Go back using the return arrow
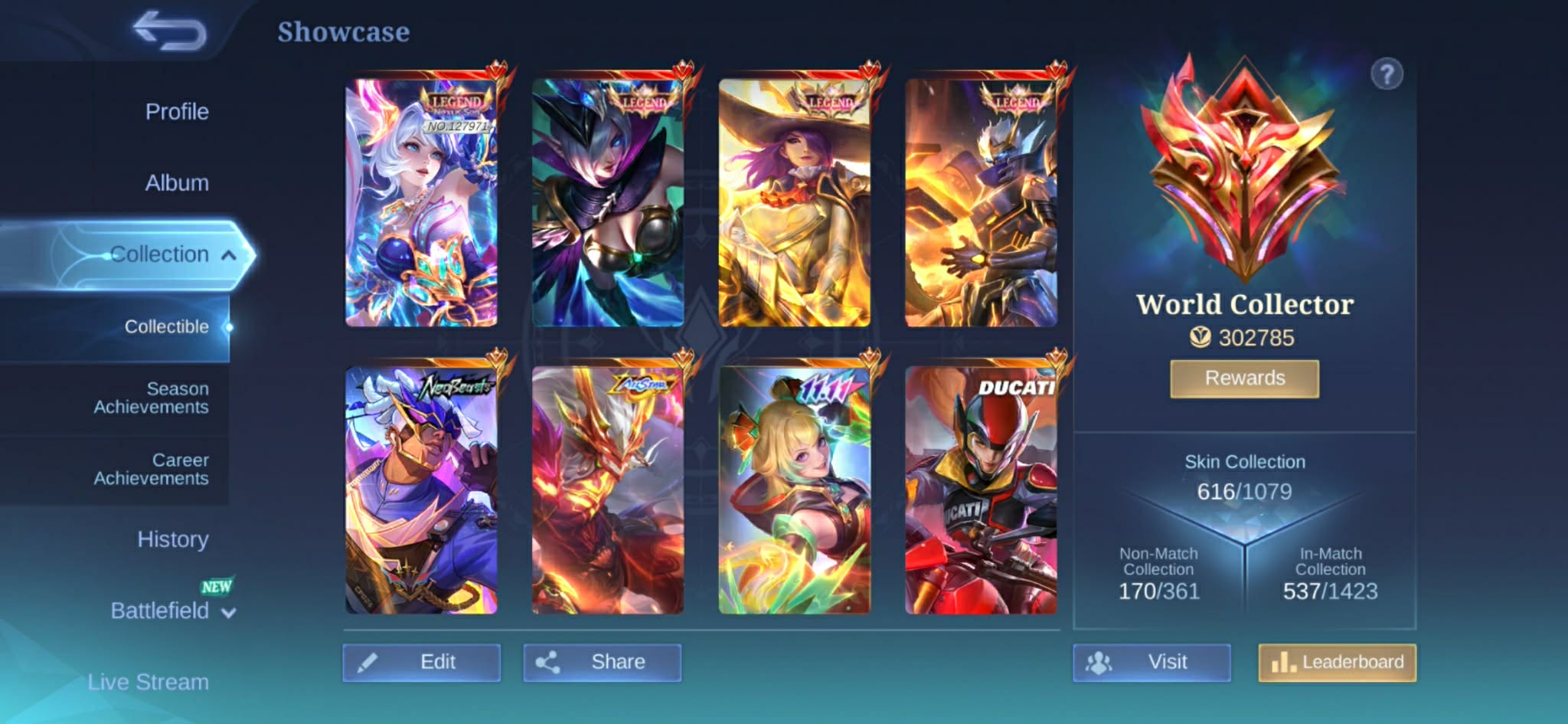 [170, 31]
